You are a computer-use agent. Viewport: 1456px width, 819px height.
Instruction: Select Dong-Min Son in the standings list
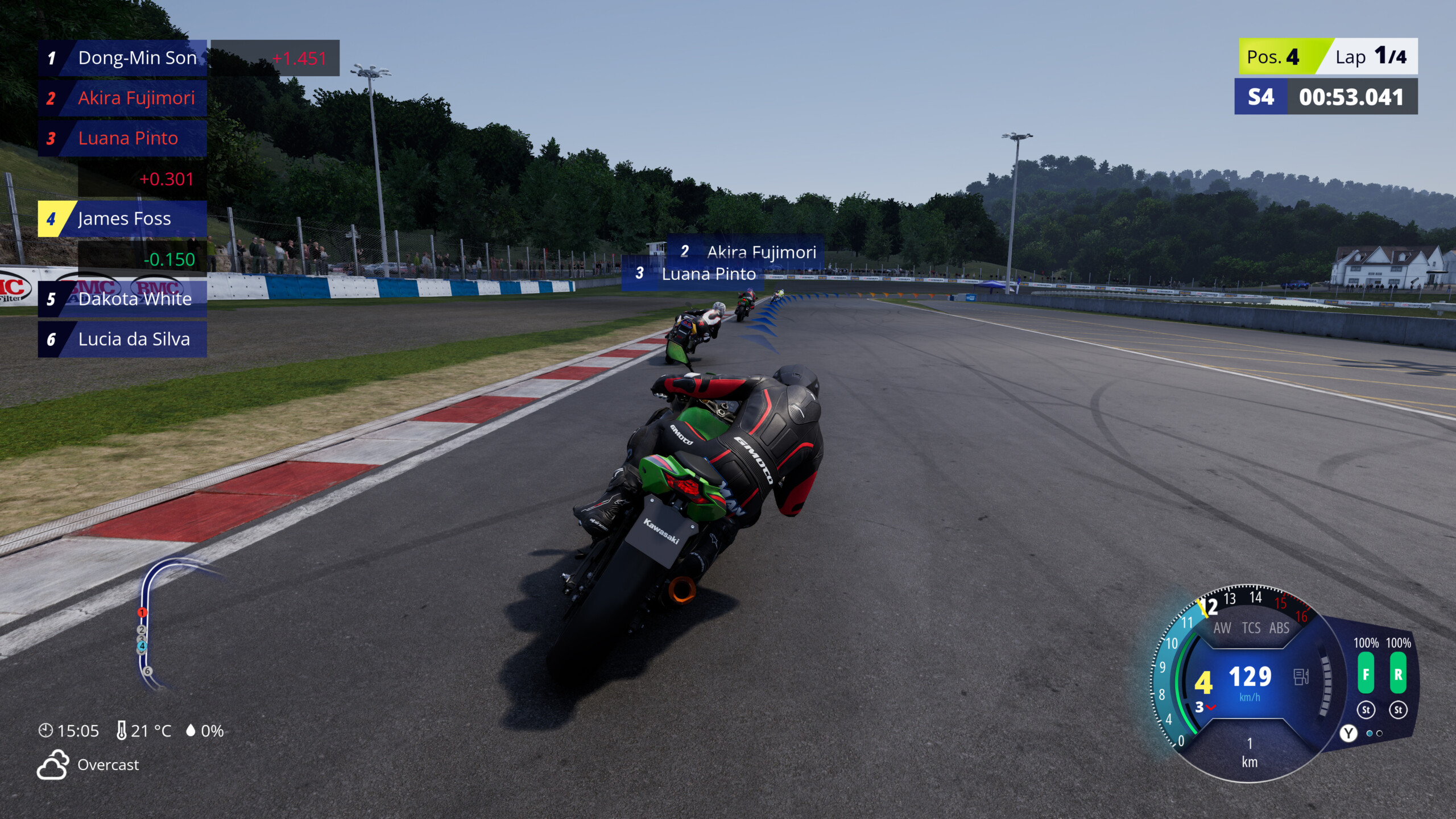[123, 58]
